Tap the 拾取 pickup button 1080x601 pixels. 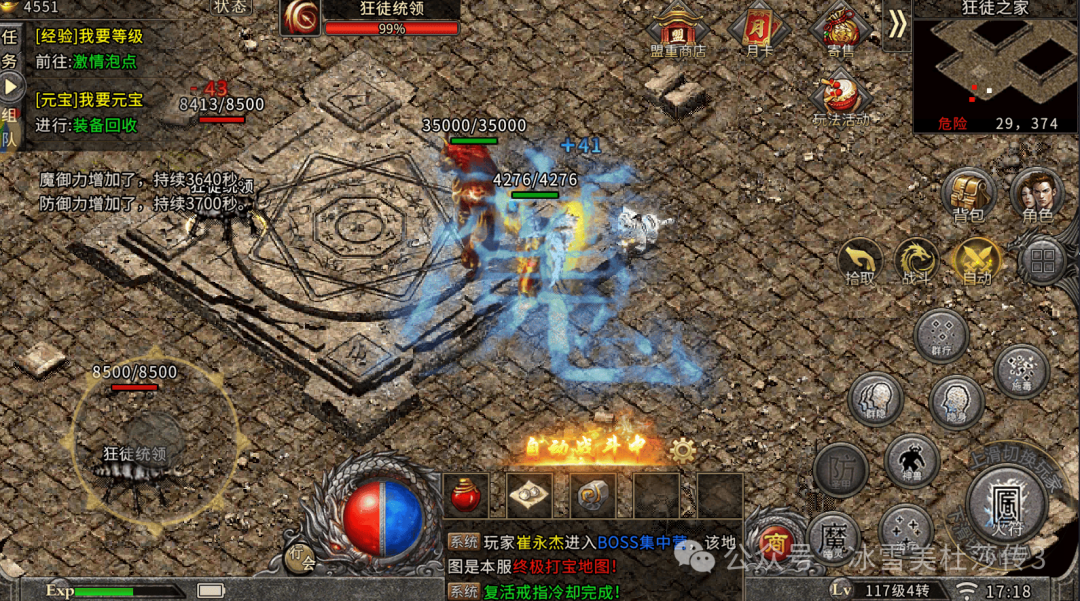pos(860,259)
